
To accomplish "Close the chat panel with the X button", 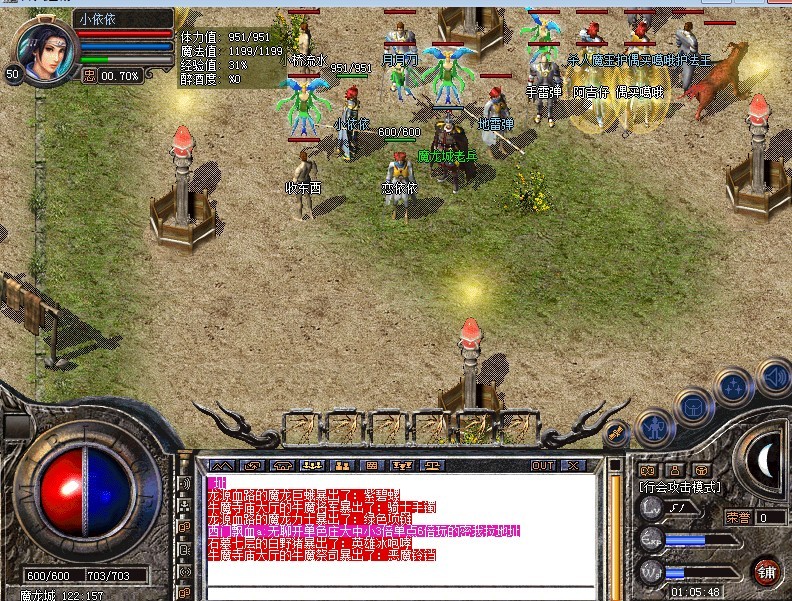I will tap(573, 466).
